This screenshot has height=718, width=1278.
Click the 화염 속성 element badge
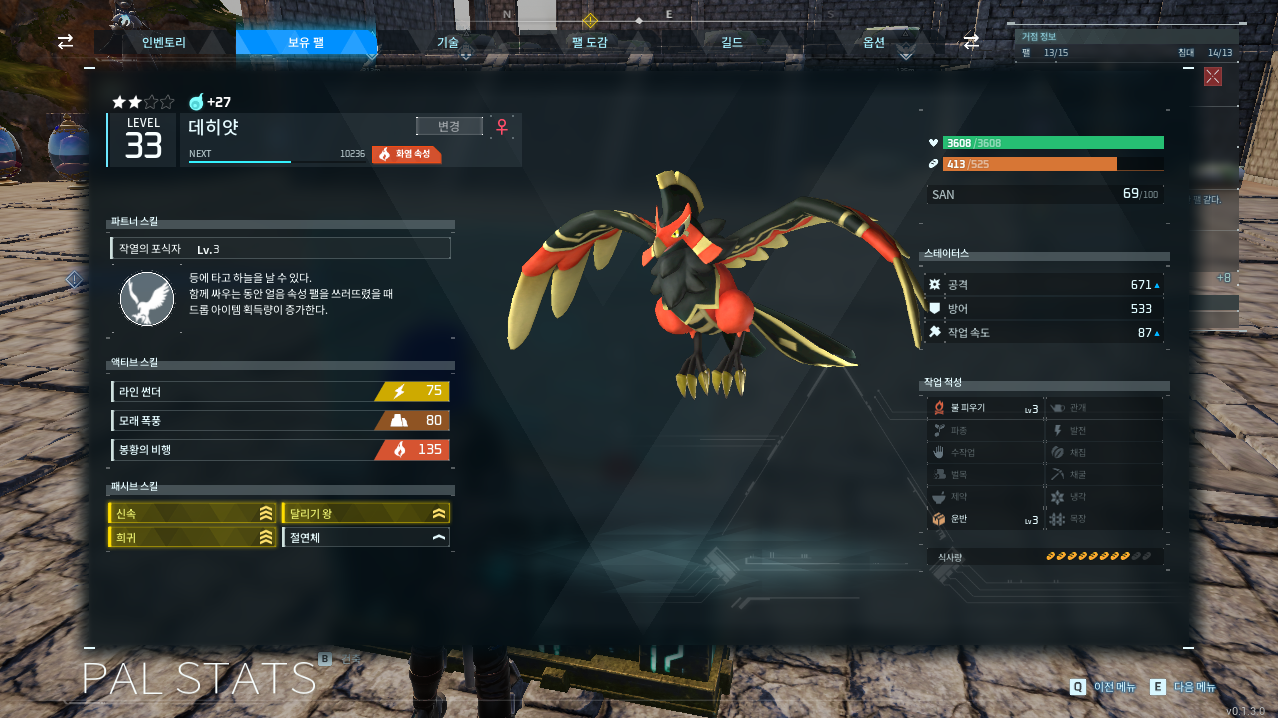tap(407, 154)
